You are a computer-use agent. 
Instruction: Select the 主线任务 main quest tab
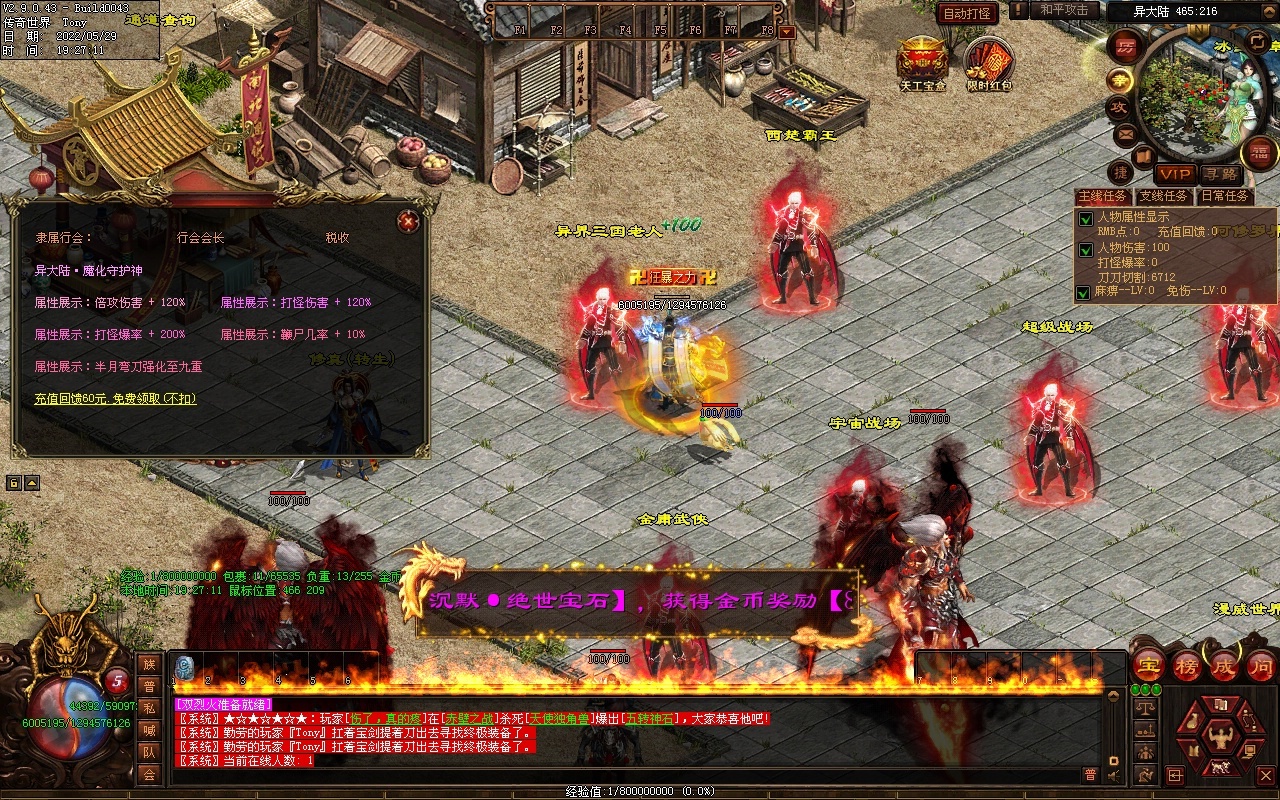(x=1103, y=196)
